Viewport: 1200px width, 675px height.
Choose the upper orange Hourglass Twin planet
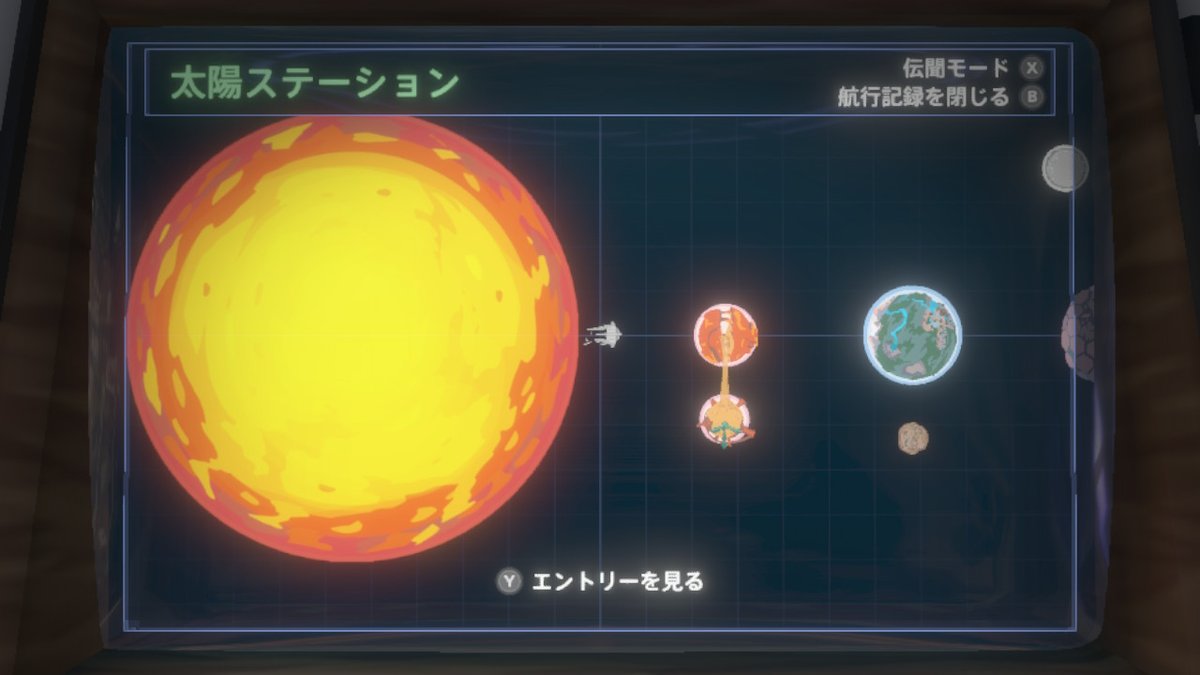click(726, 333)
